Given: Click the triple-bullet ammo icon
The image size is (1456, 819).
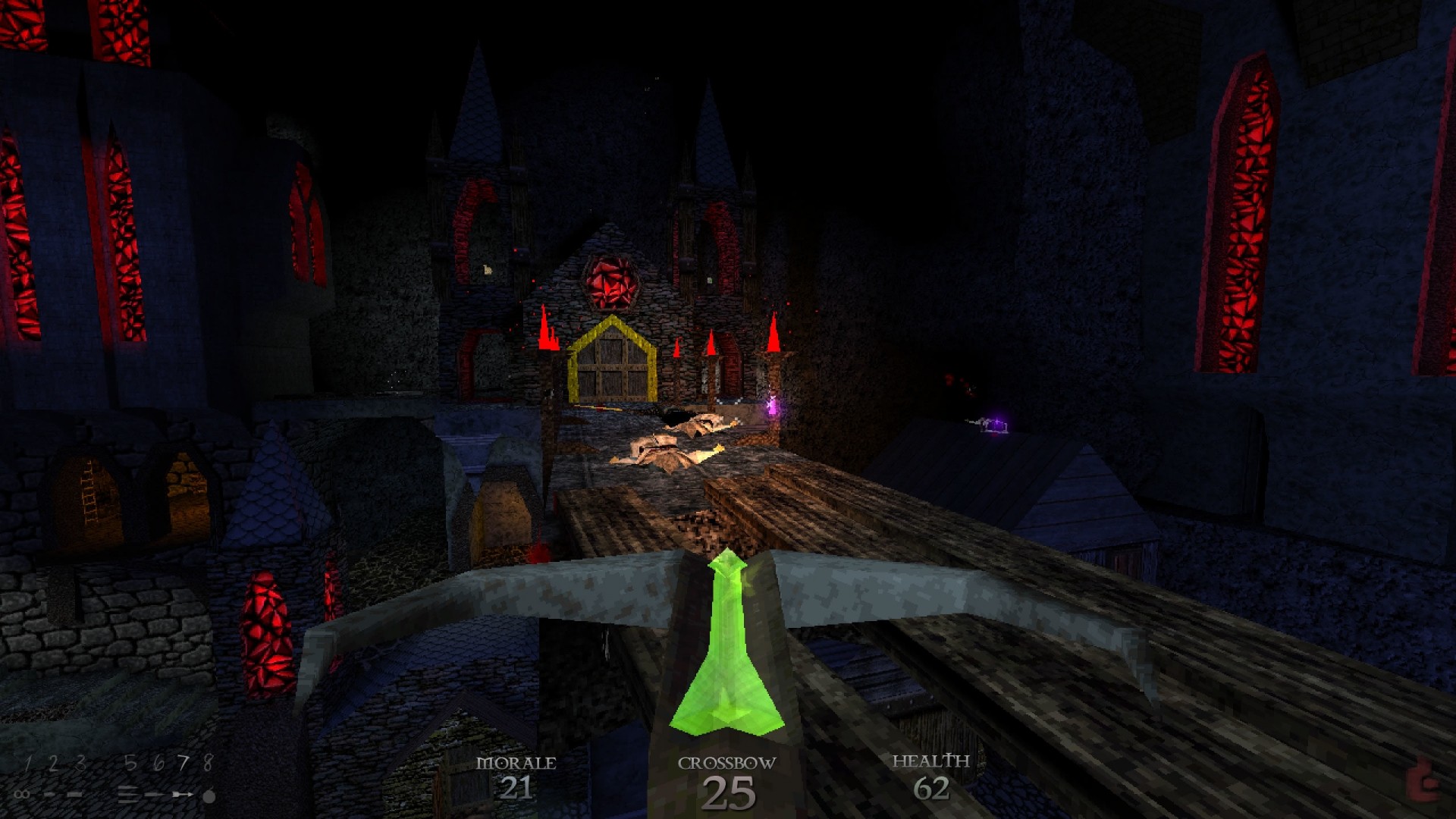Looking at the screenshot, I should (x=129, y=795).
